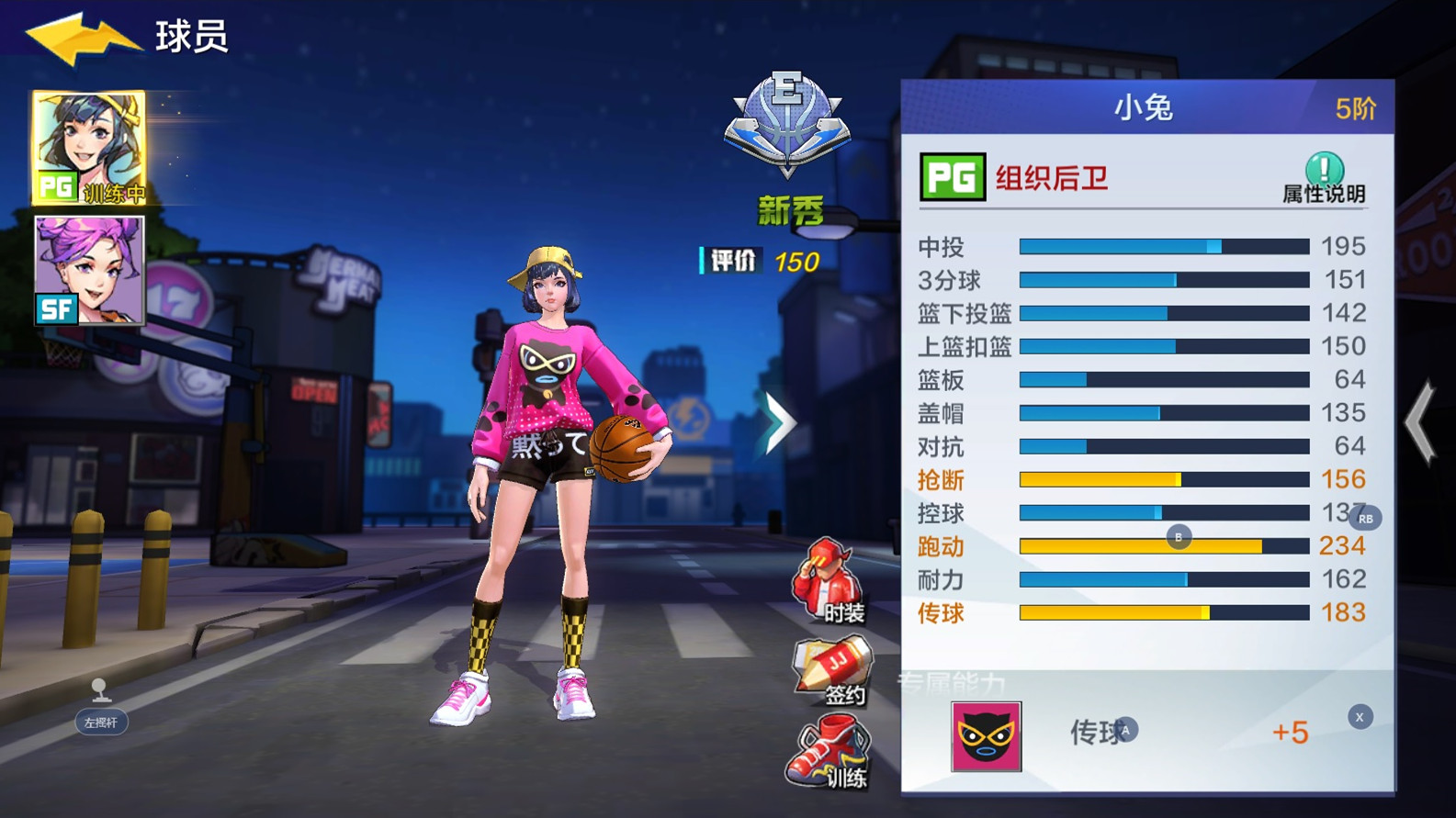1456x818 pixels.
Task: Click the 跑动 stat progress bar
Action: [1162, 545]
